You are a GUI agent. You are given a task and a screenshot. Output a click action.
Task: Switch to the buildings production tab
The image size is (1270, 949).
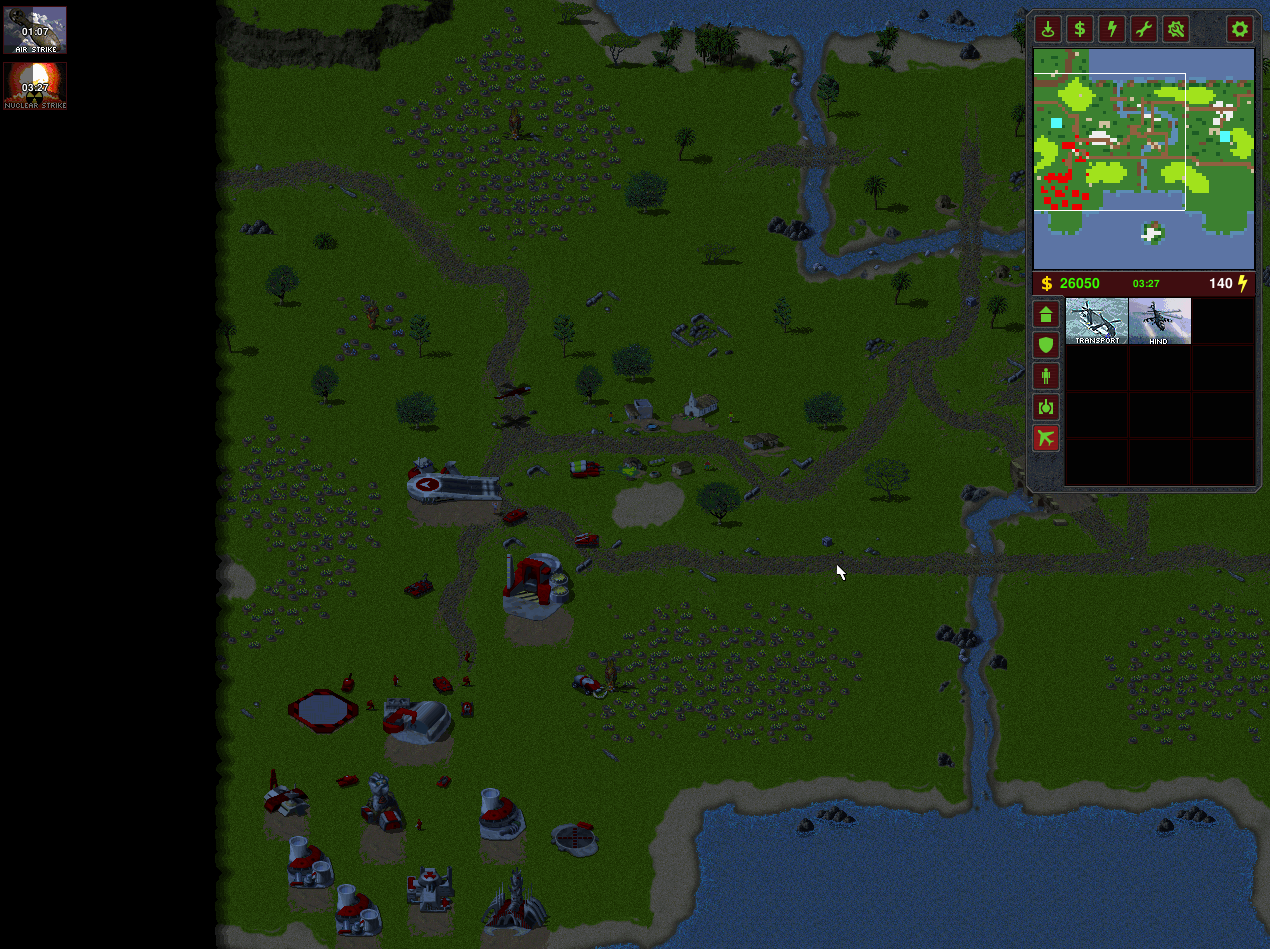1046,314
